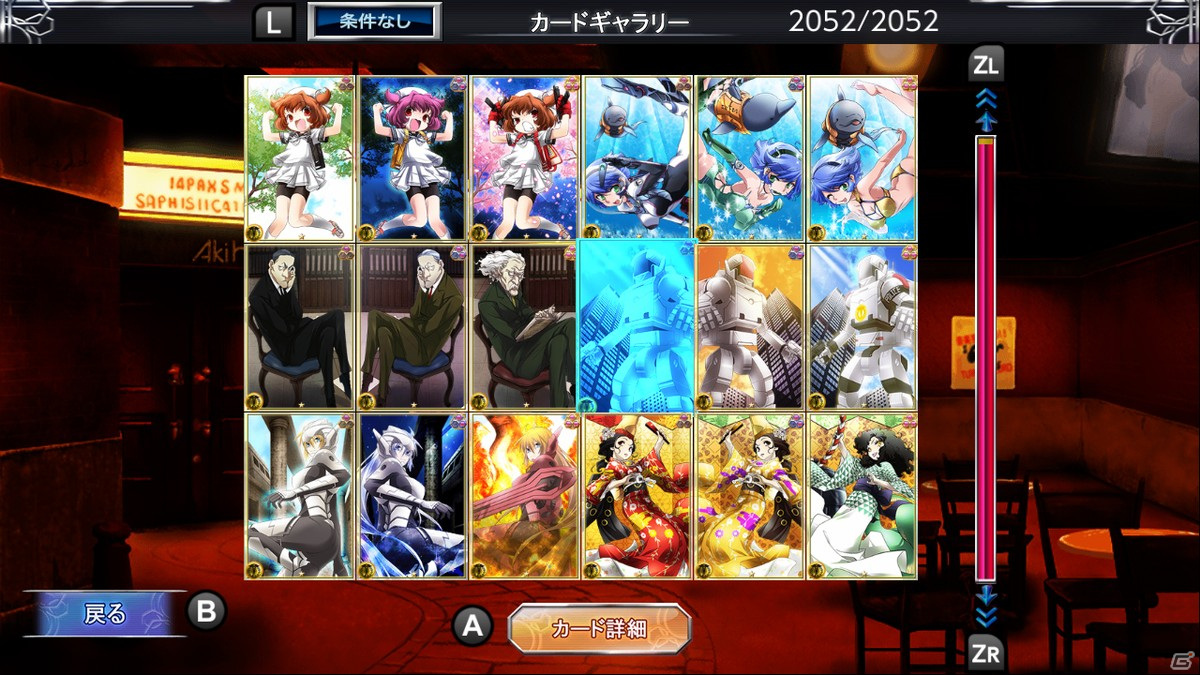Open the カード詳細 card details button
Screen dimensions: 1200x675
599,628
